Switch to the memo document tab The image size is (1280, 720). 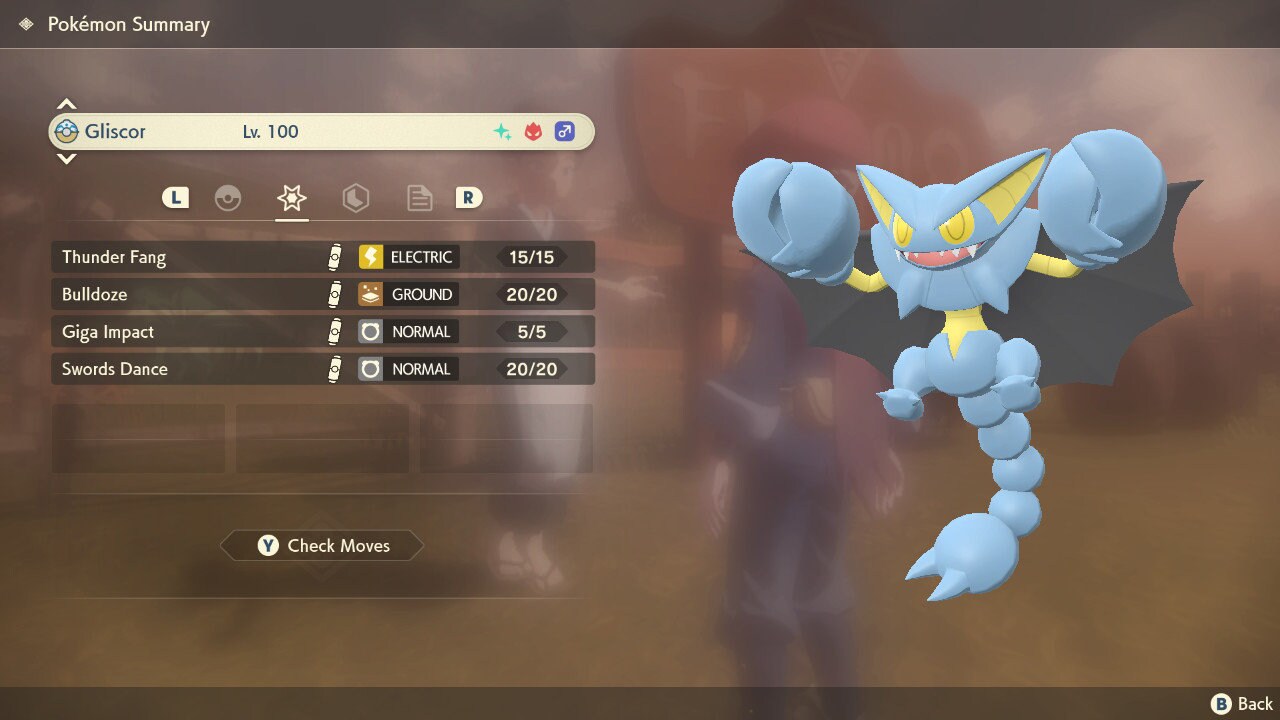tap(419, 197)
